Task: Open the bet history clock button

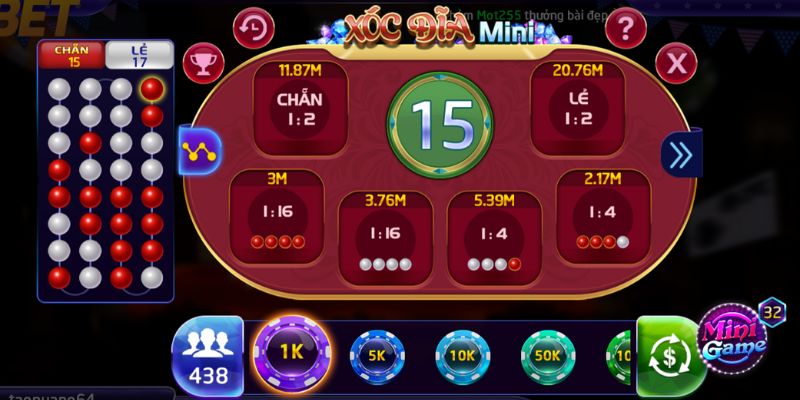Action: [254, 26]
